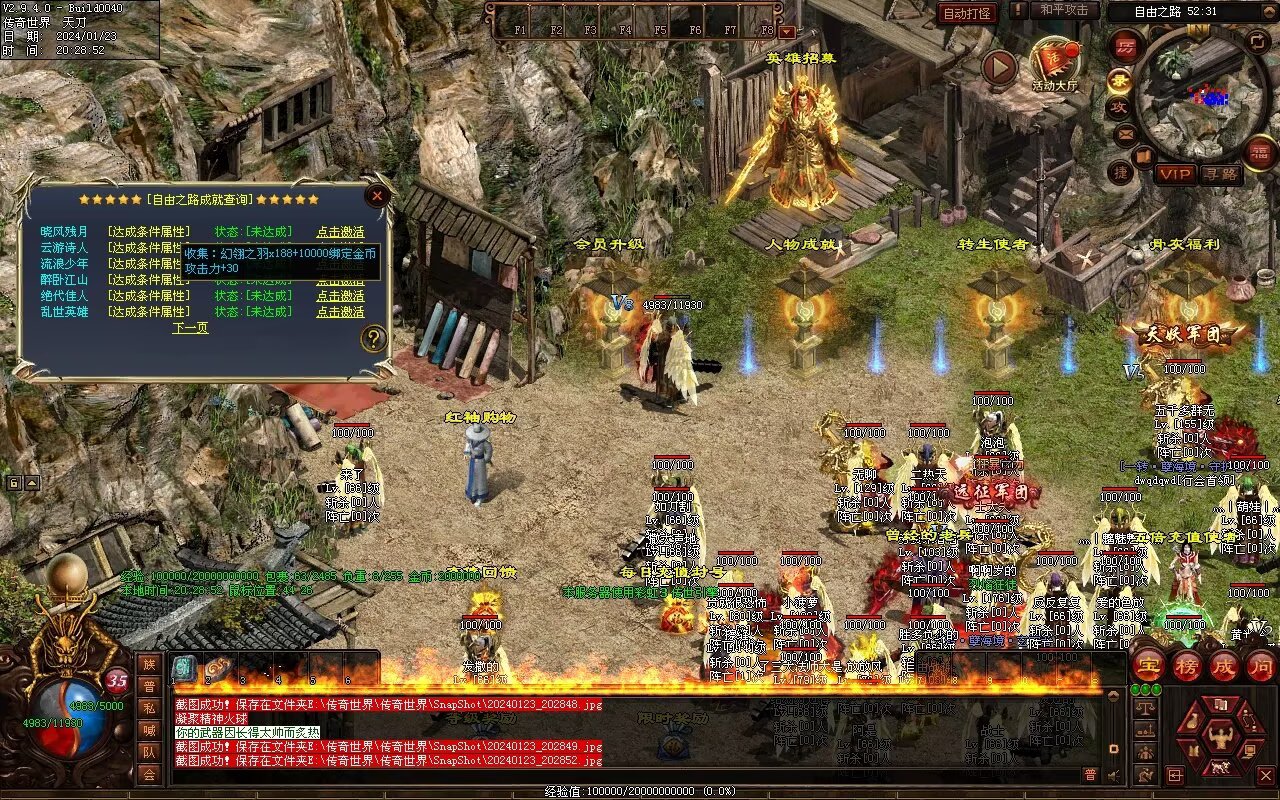This screenshot has width=1280, height=800.
Task: Open the 活动大厅 activity hall
Action: point(1055,65)
